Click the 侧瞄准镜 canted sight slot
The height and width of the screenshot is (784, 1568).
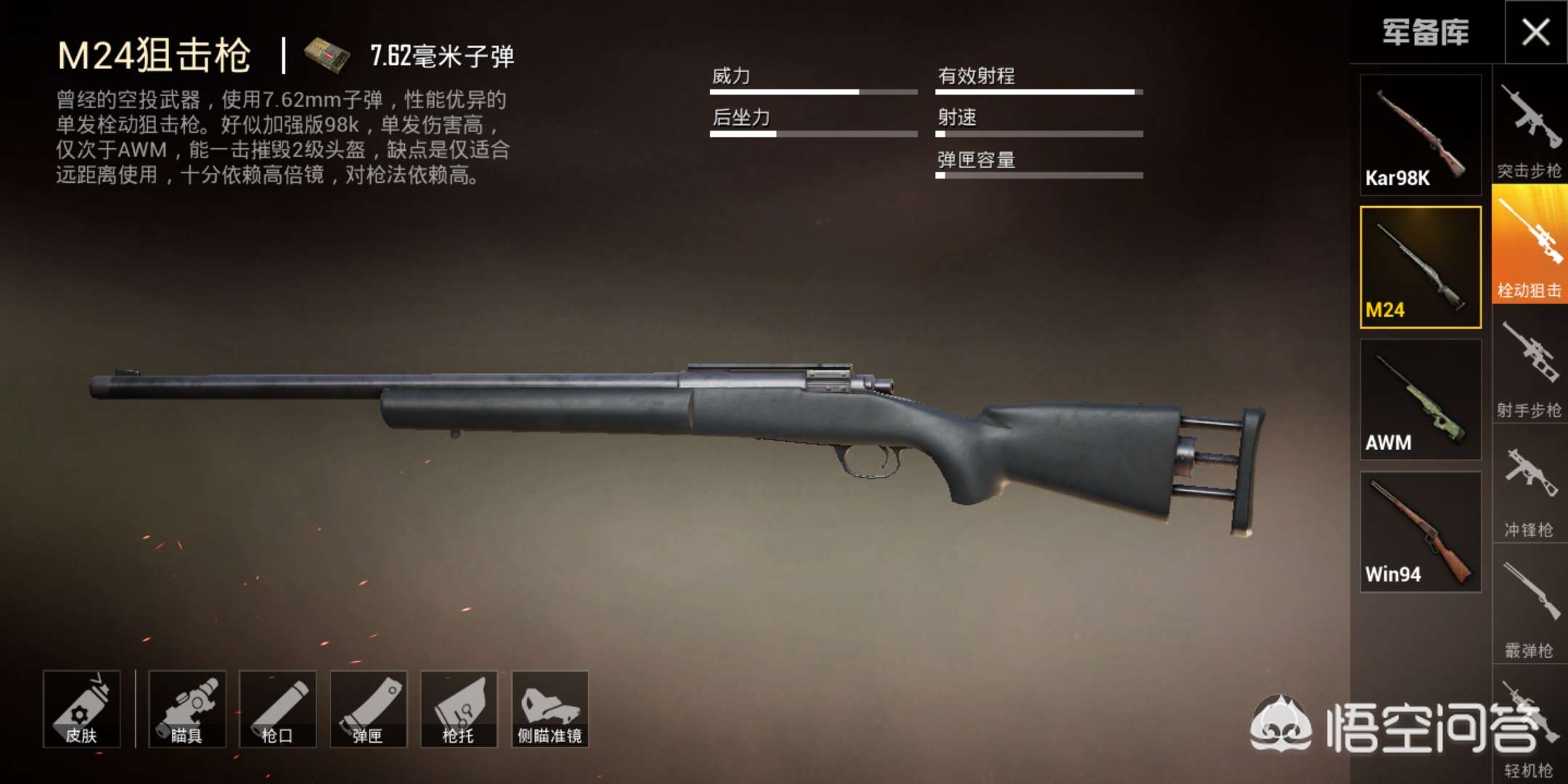(x=550, y=709)
